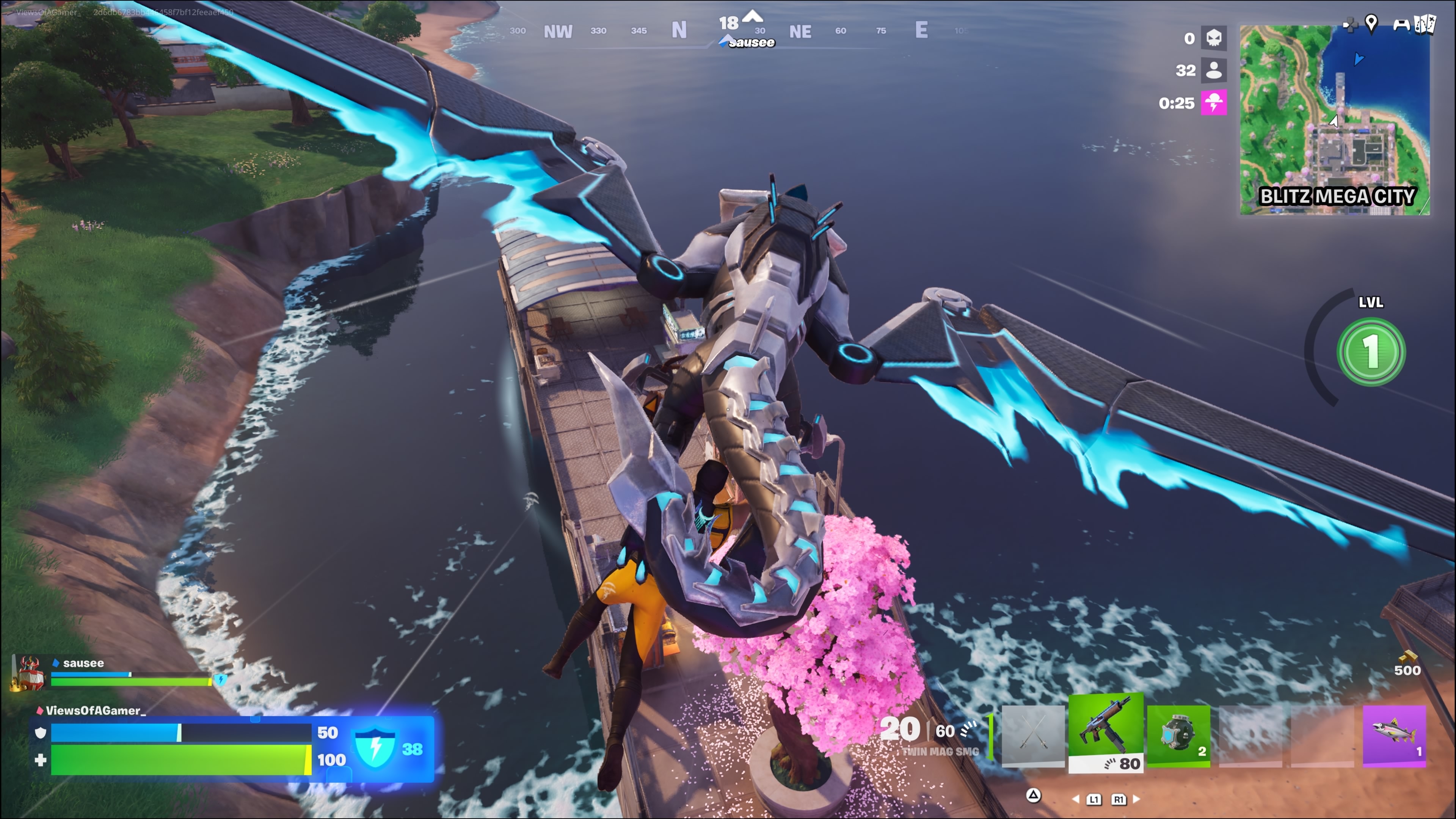The width and height of the screenshot is (1456, 819).
Task: Select the Twin Mag SMG hotbar slot
Action: point(1106,733)
